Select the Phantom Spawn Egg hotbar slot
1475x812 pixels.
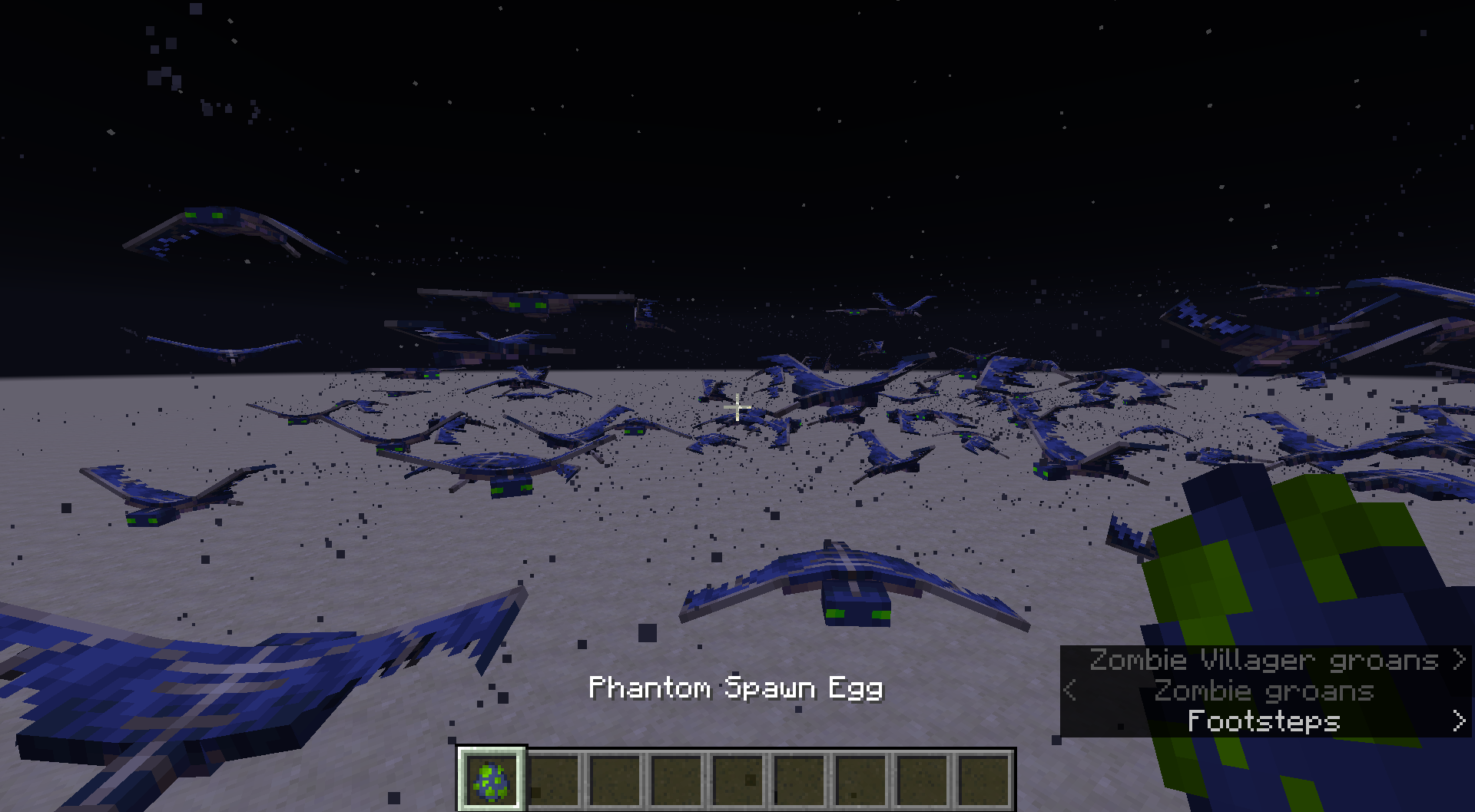pyautogui.click(x=492, y=780)
